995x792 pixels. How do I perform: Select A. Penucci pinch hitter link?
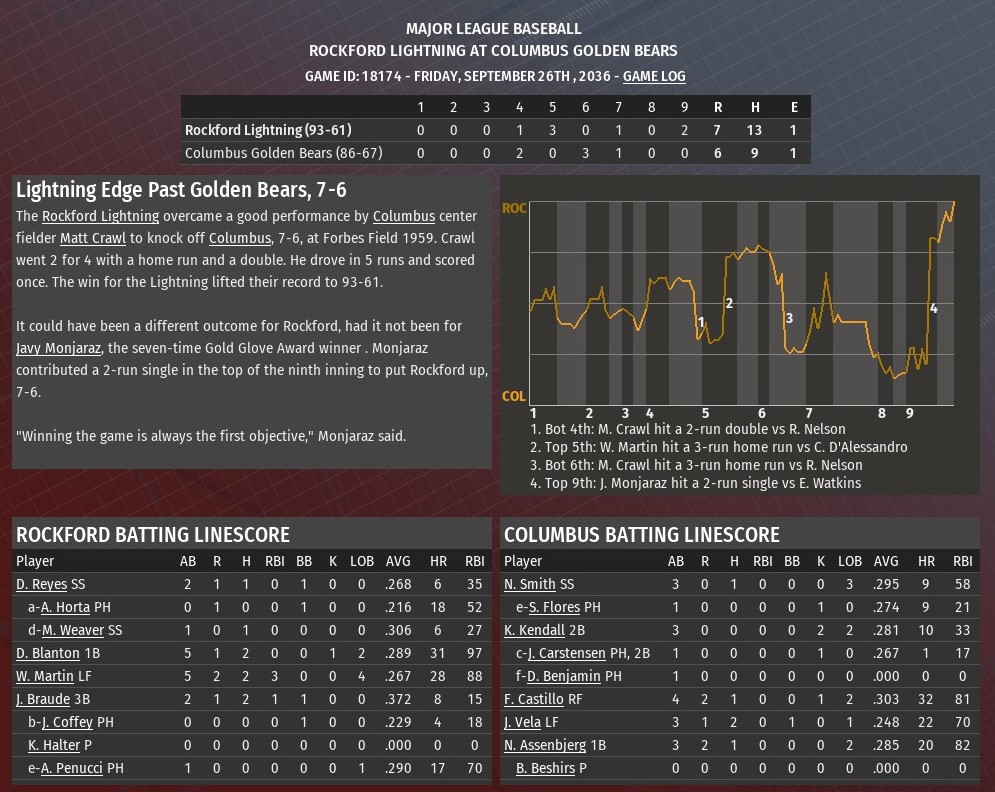[72, 768]
